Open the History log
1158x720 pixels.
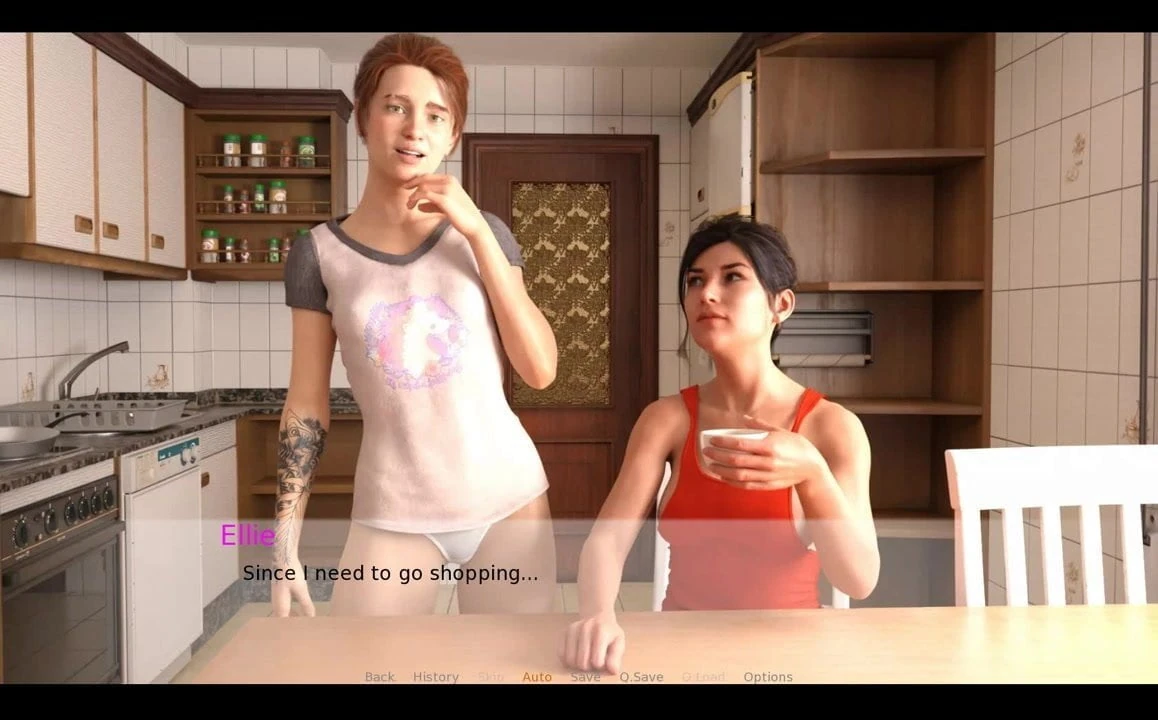point(436,677)
